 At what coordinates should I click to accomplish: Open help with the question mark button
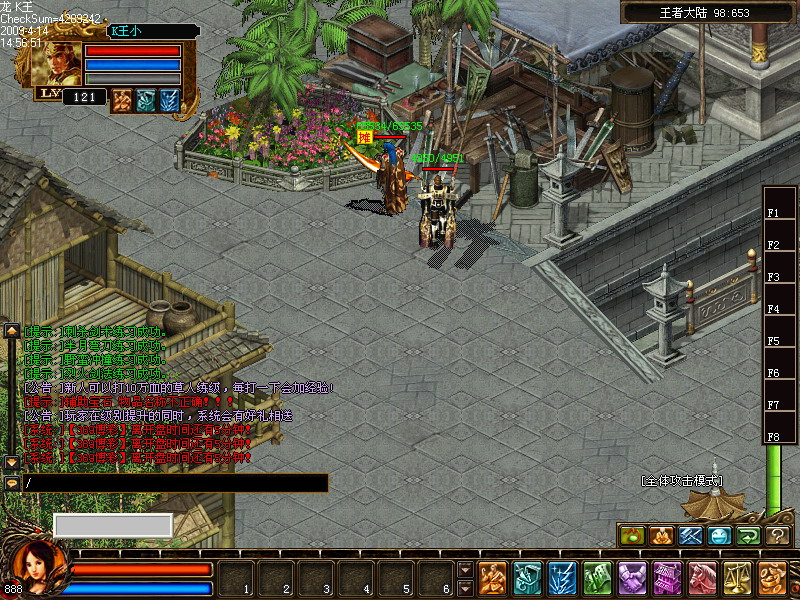778,536
